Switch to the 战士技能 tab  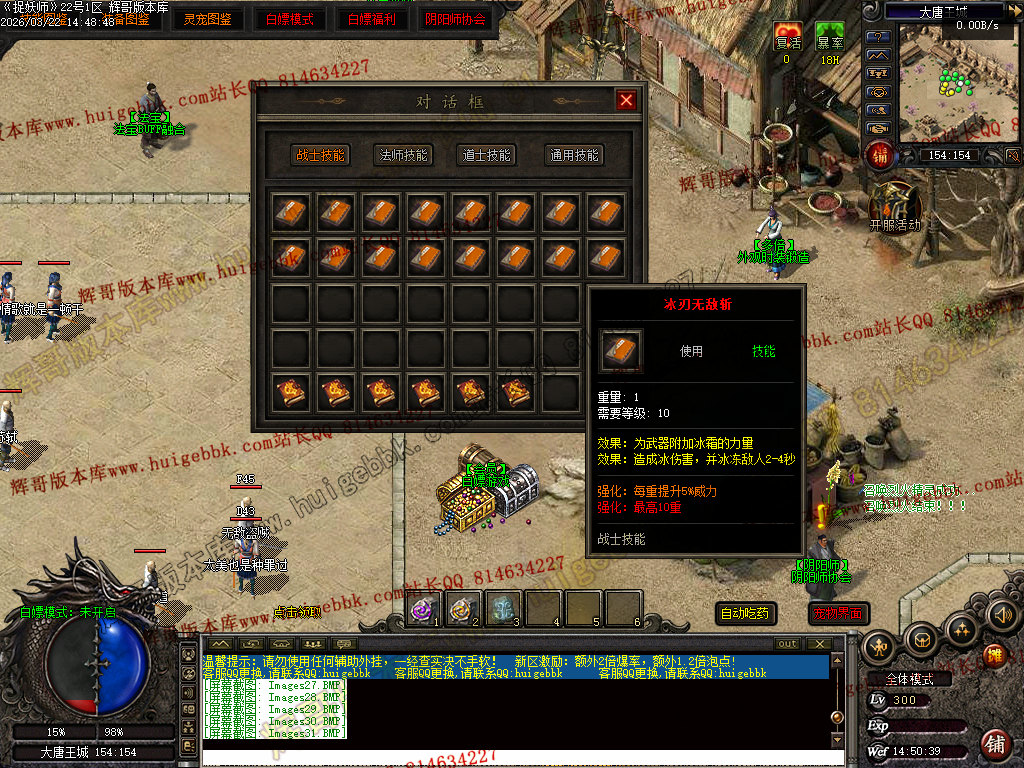click(x=320, y=155)
